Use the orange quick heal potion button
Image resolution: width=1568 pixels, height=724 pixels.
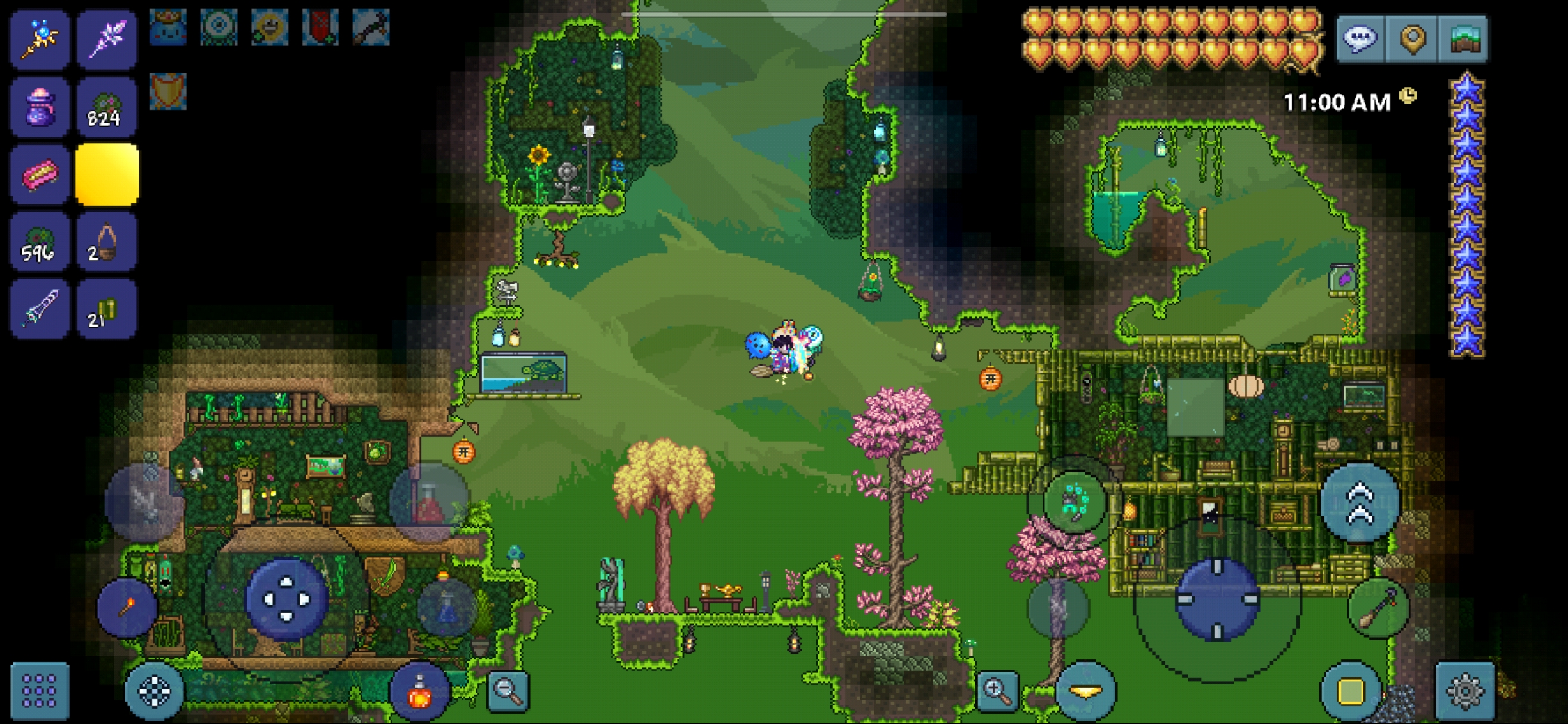point(419,693)
